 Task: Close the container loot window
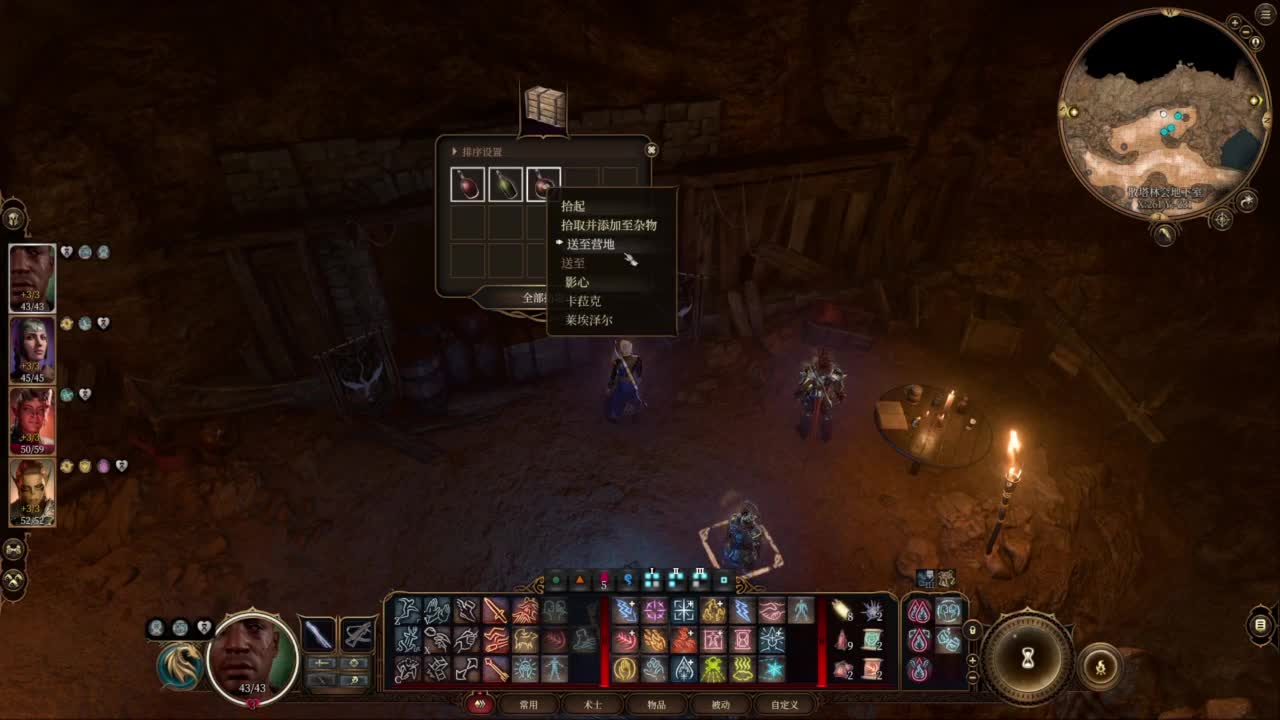651,150
